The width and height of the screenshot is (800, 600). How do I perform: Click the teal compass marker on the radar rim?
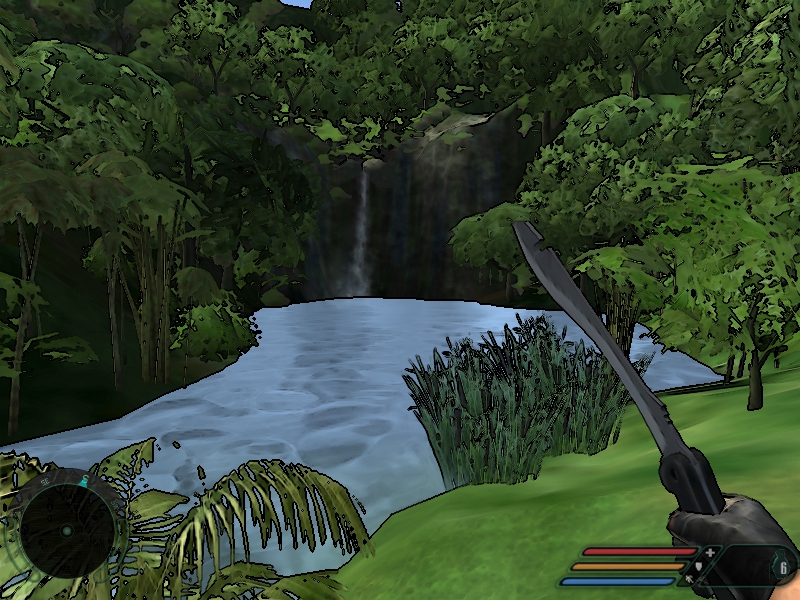85,481
